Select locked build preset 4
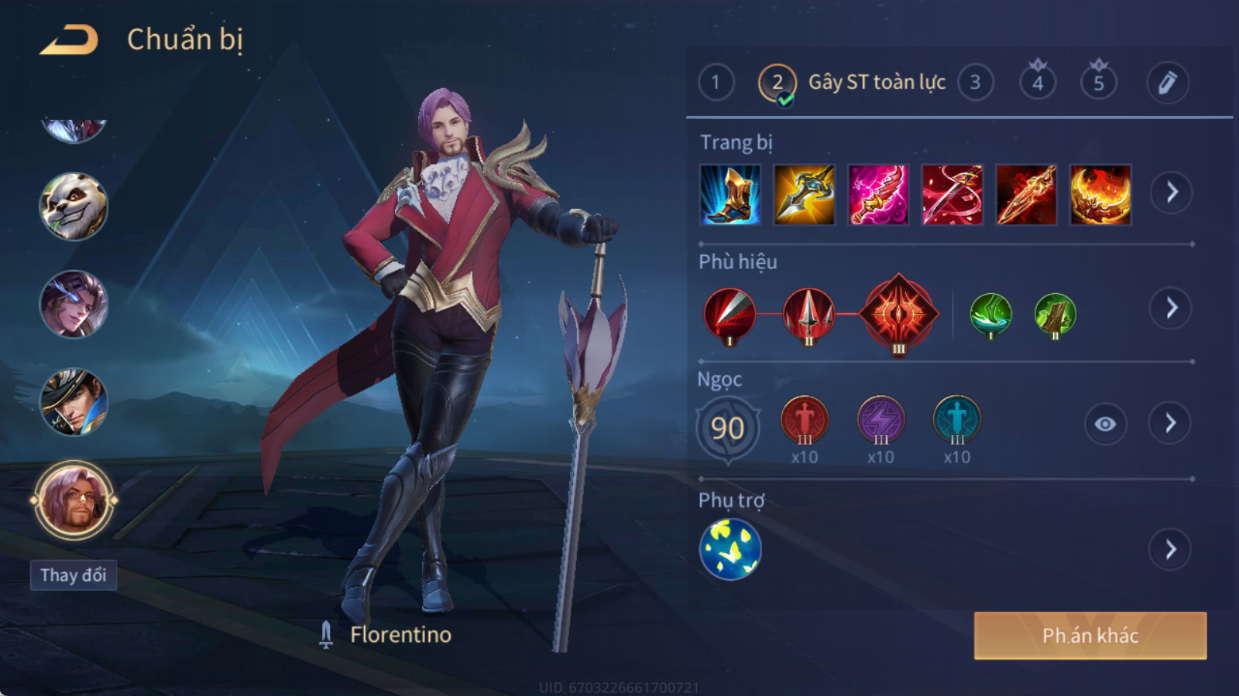 click(x=1037, y=82)
